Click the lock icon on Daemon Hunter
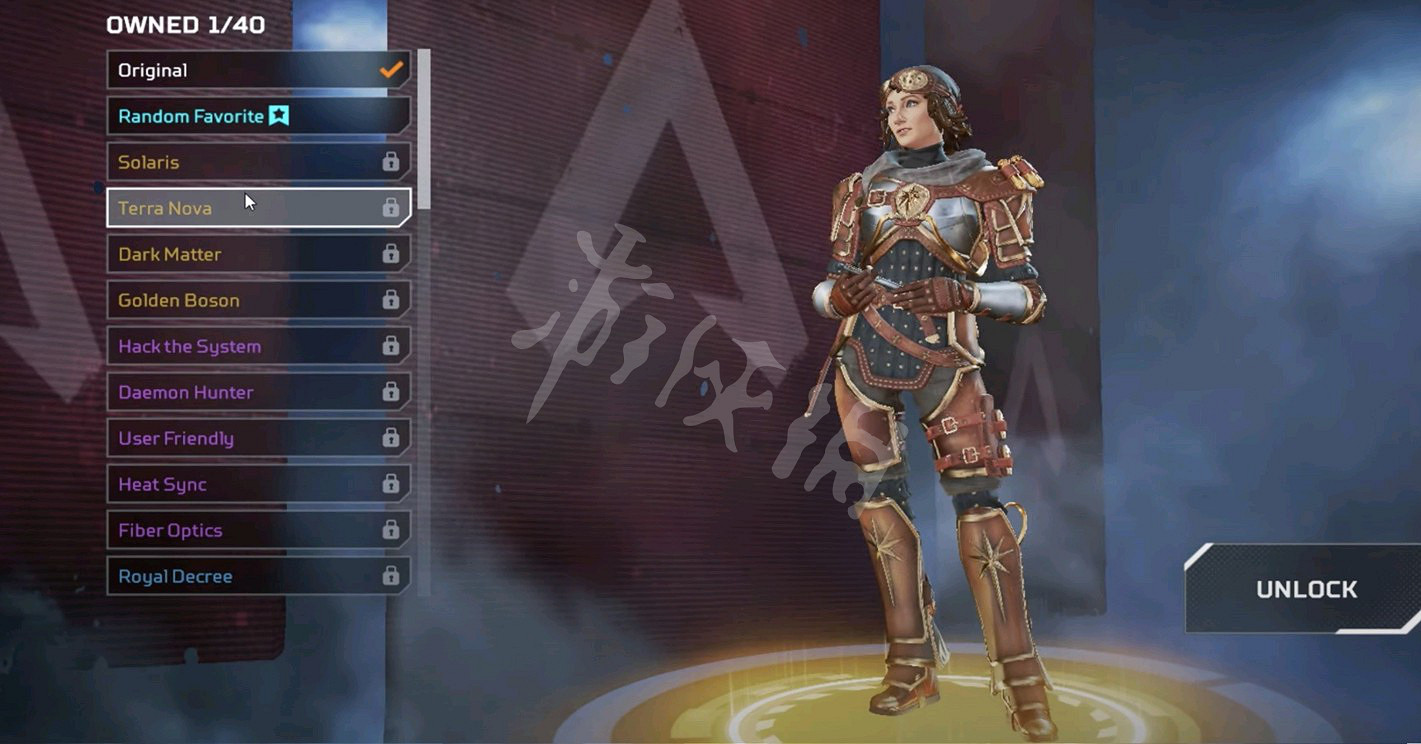Viewport: 1421px width, 744px height. [x=389, y=392]
